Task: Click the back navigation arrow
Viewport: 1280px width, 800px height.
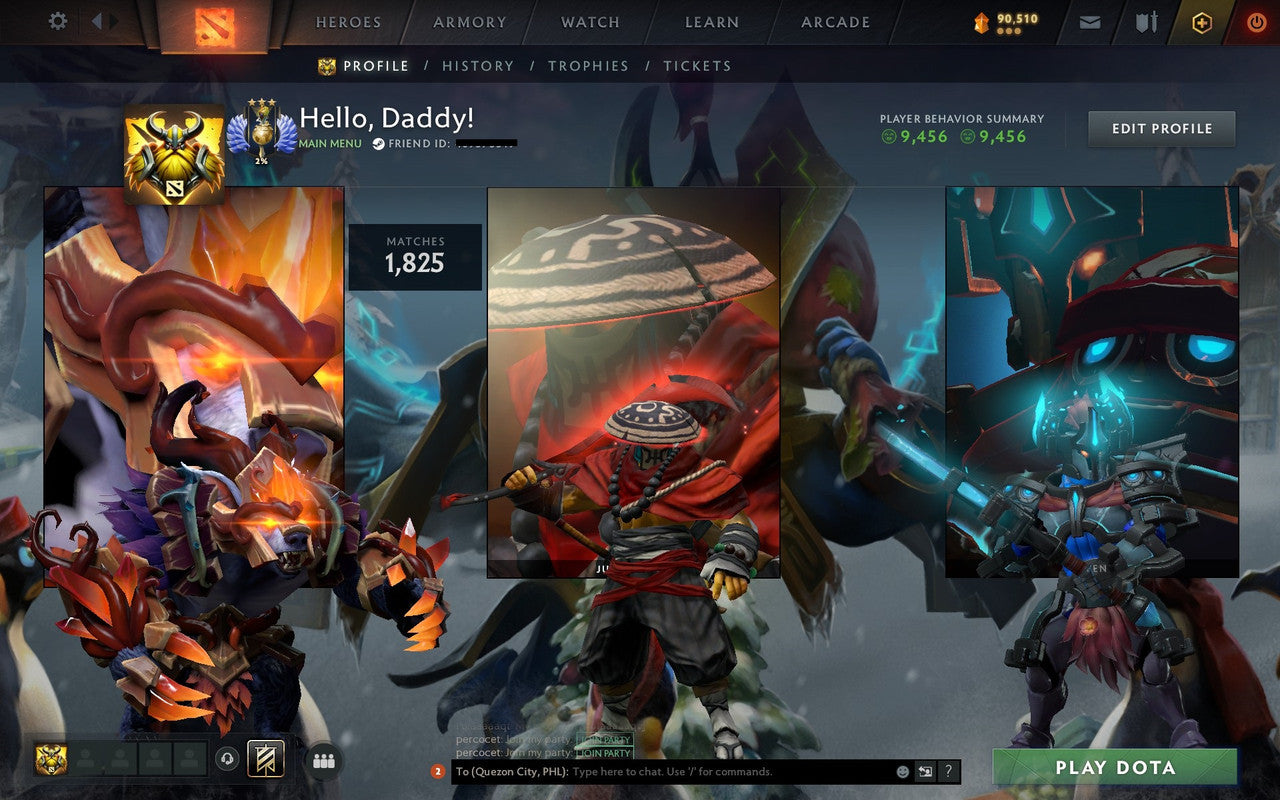Action: 98,21
